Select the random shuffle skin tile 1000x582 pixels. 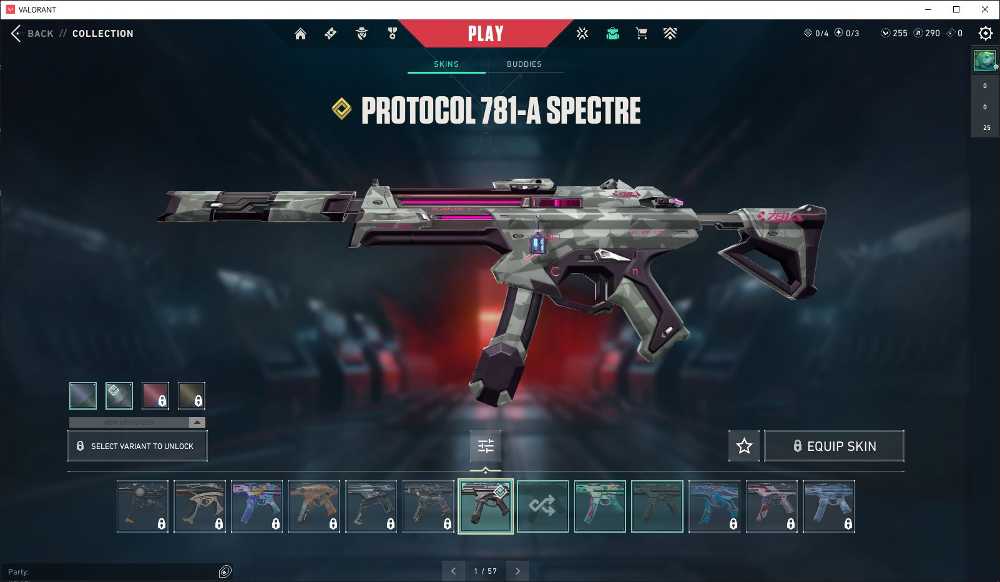(x=543, y=506)
